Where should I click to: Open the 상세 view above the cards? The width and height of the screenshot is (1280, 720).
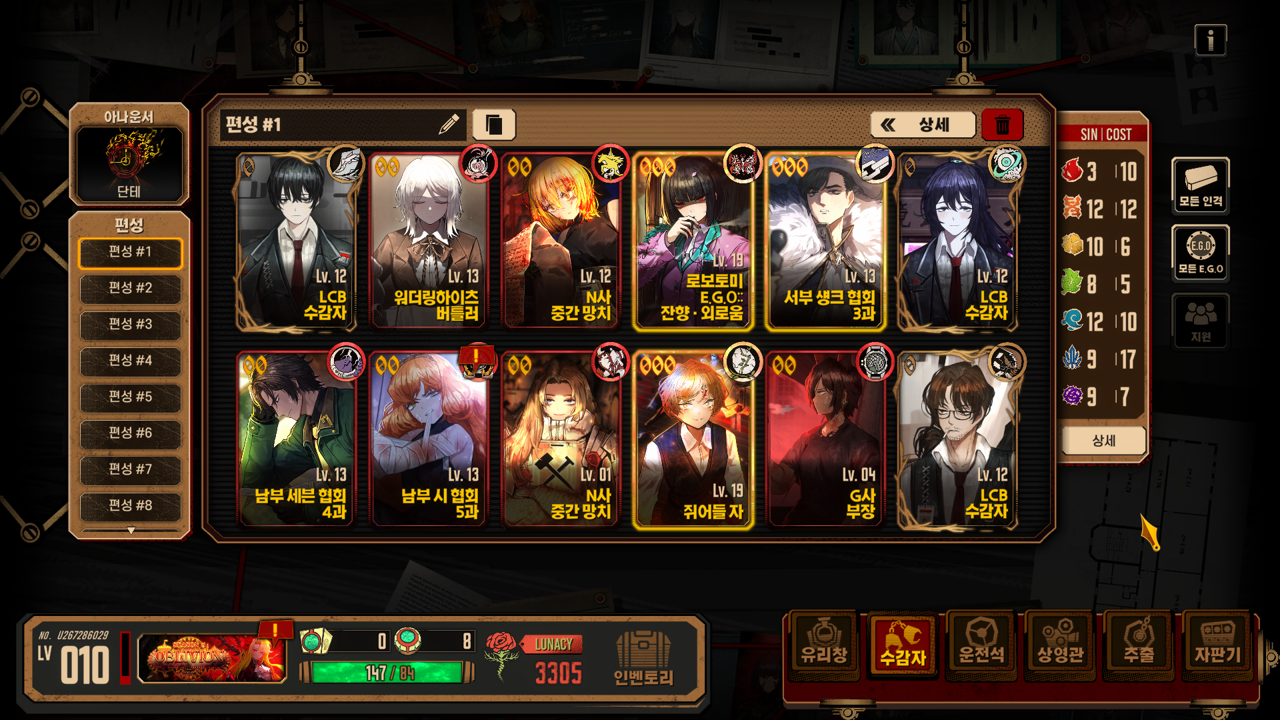922,125
